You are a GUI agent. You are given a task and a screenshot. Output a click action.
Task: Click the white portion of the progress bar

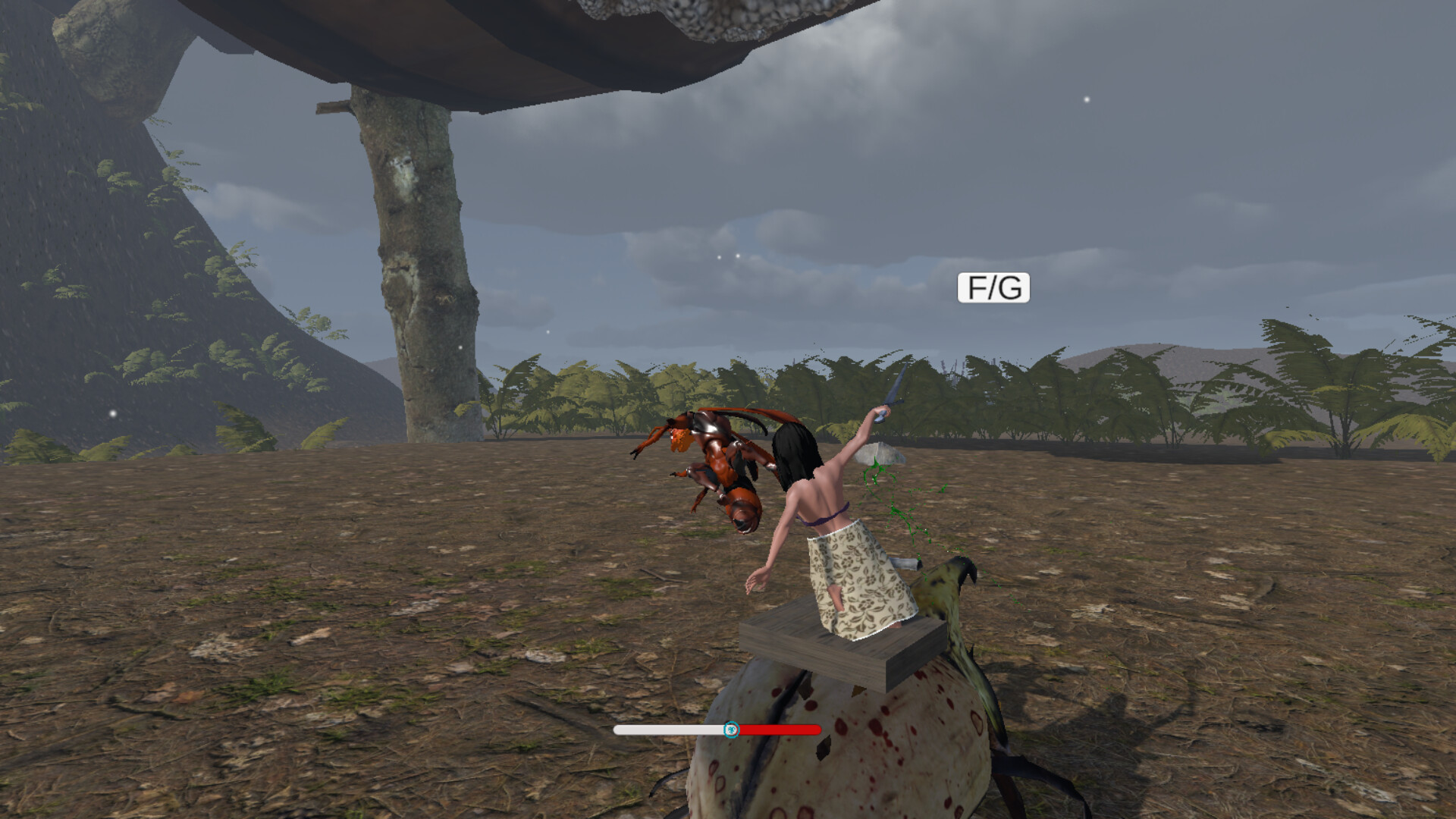[x=667, y=730]
